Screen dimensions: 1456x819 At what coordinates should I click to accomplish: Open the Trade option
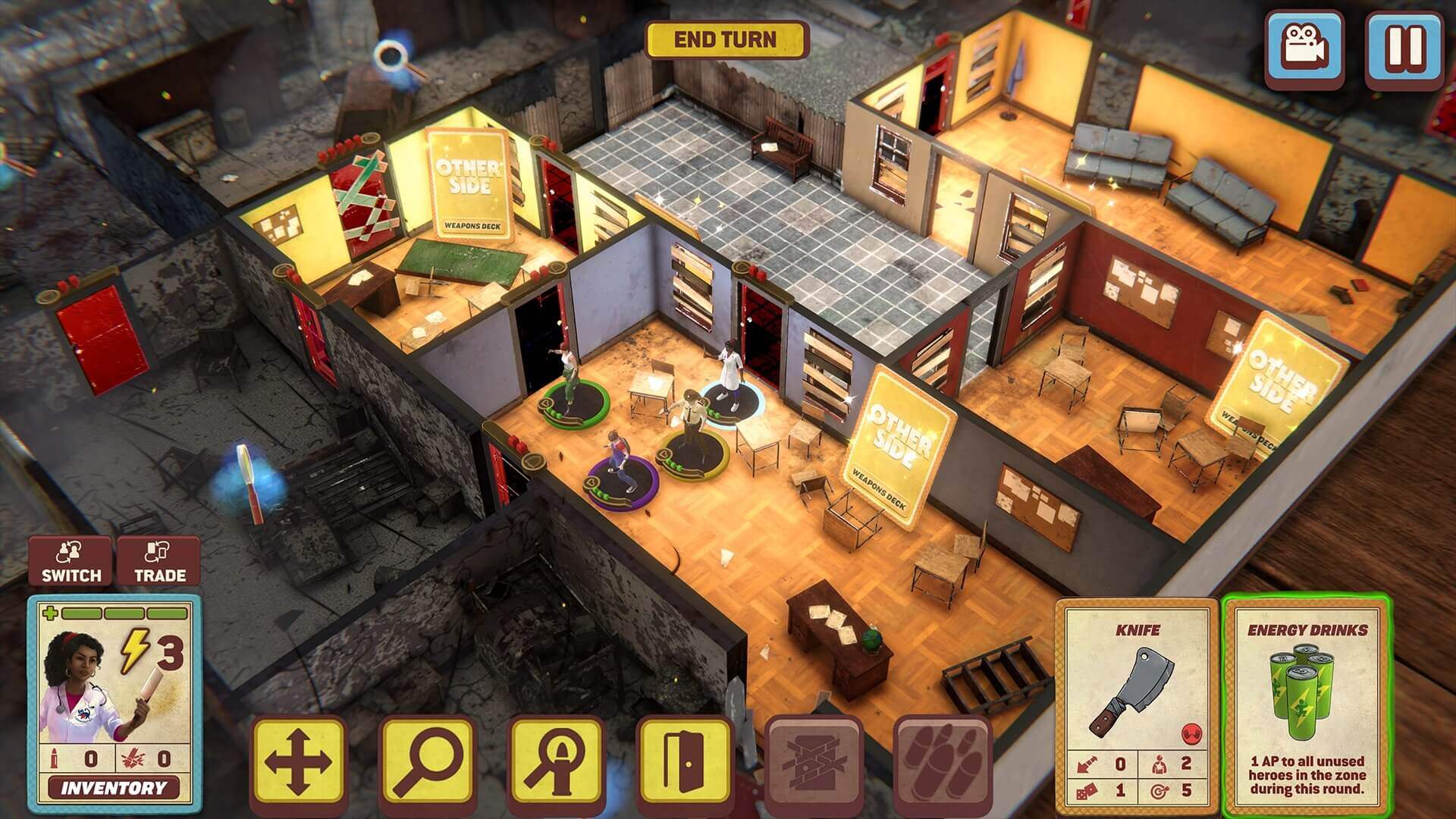point(160,561)
